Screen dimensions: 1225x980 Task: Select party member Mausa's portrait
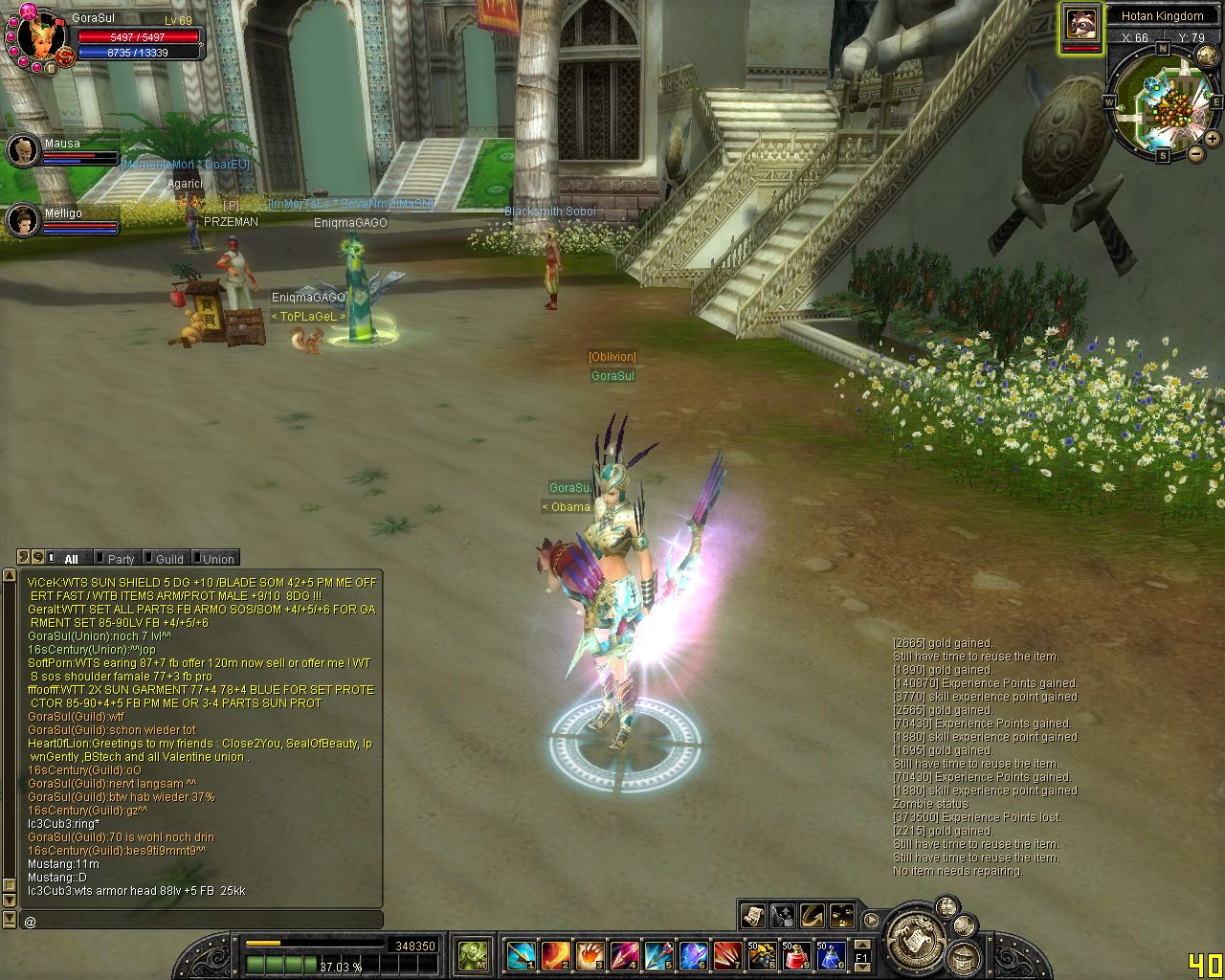click(x=23, y=150)
